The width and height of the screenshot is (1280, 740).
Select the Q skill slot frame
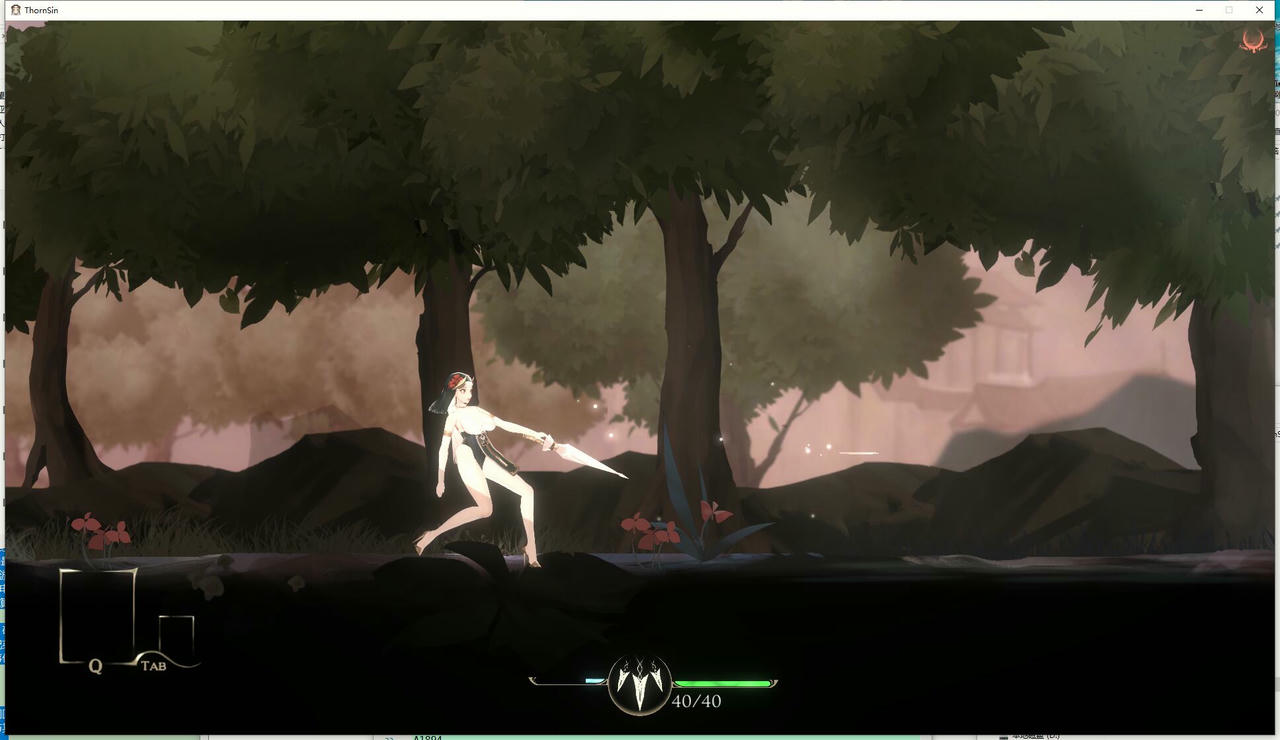pos(98,615)
